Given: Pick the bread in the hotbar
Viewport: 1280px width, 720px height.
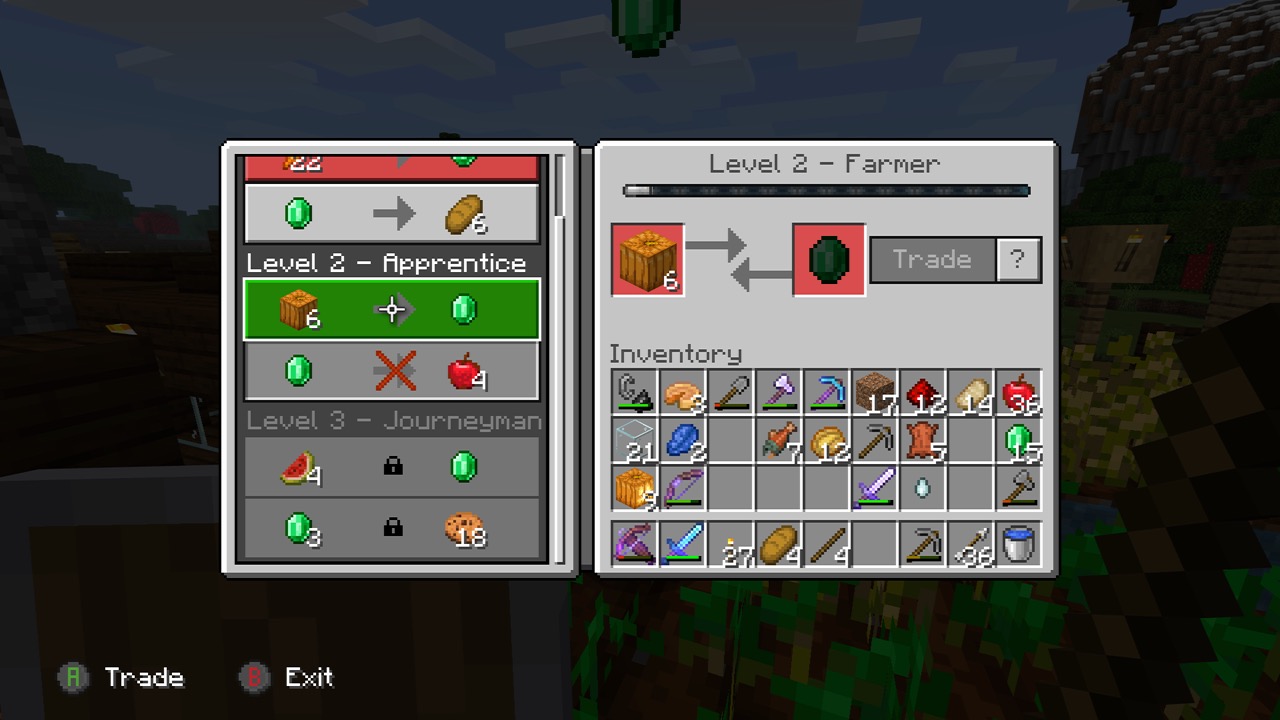Looking at the screenshot, I should click(x=779, y=545).
